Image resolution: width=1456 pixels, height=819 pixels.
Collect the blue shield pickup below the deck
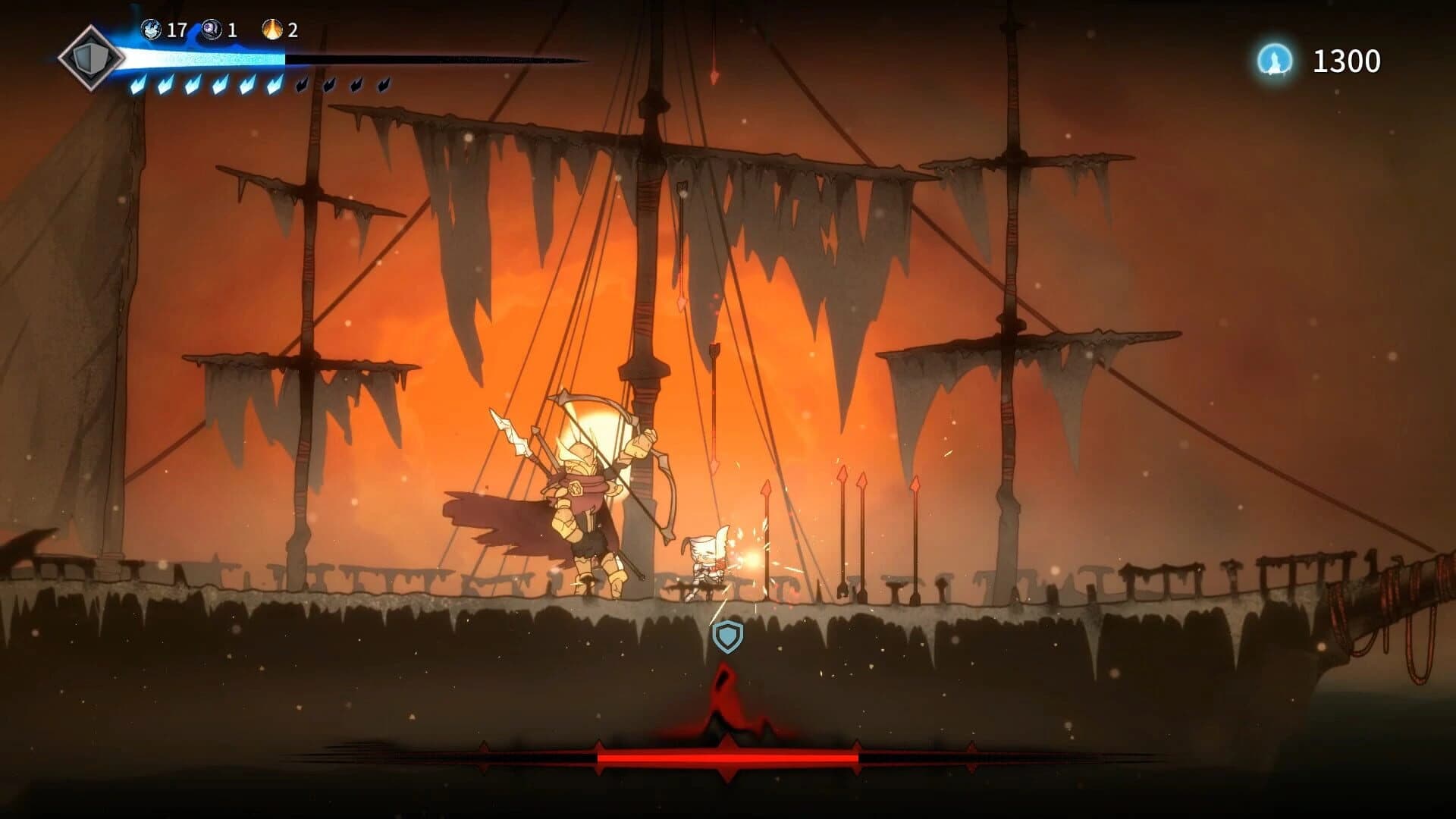[x=726, y=637]
